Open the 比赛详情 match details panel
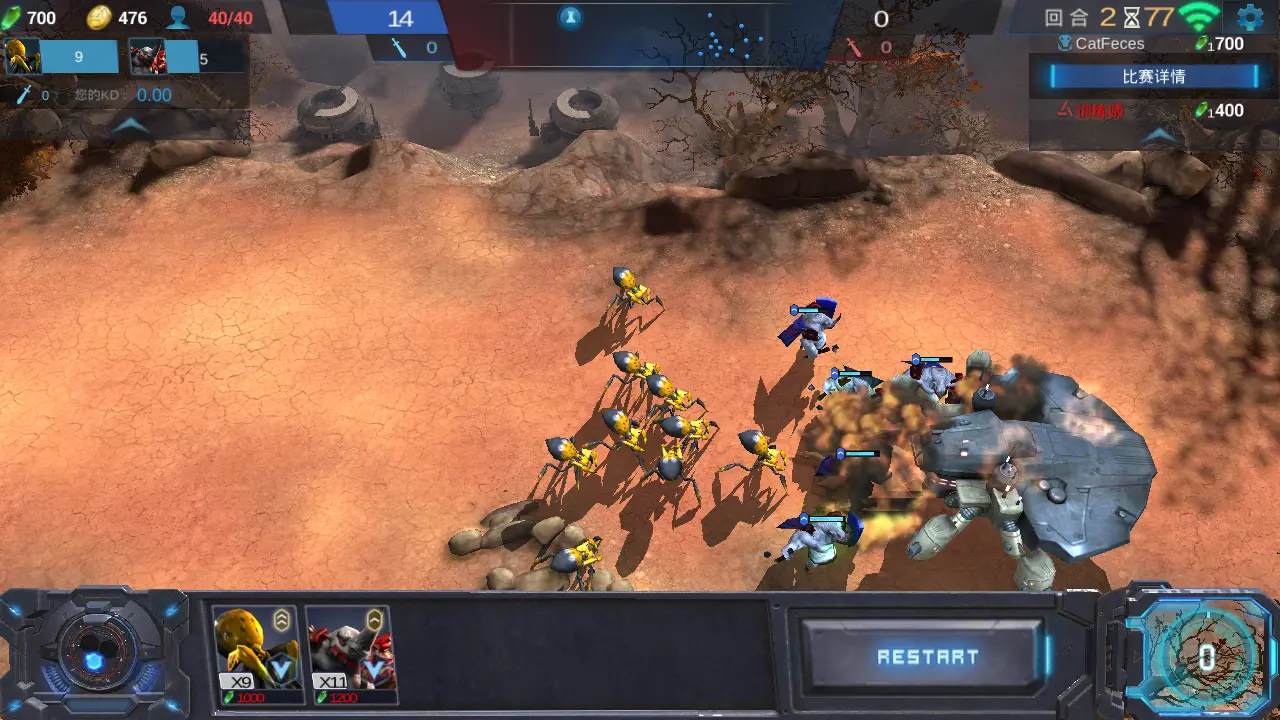The width and height of the screenshot is (1280, 720). tap(1154, 76)
